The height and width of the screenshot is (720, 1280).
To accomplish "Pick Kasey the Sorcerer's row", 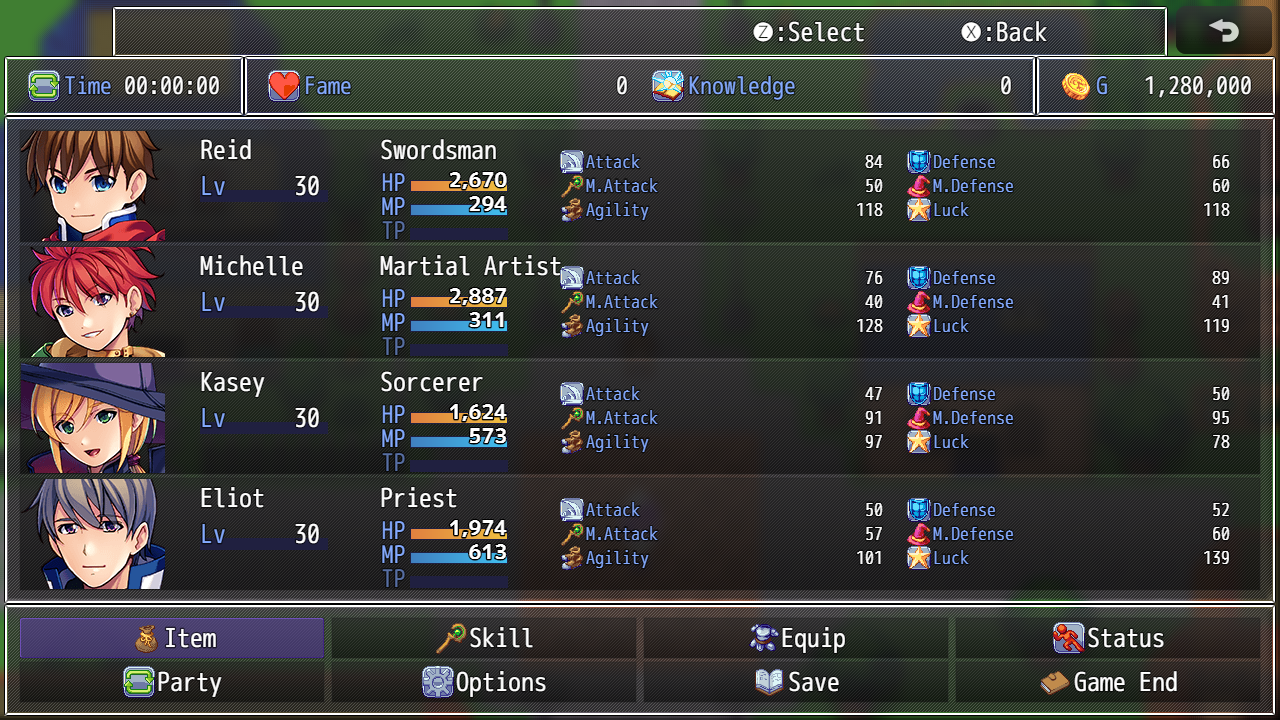I will pos(640,417).
